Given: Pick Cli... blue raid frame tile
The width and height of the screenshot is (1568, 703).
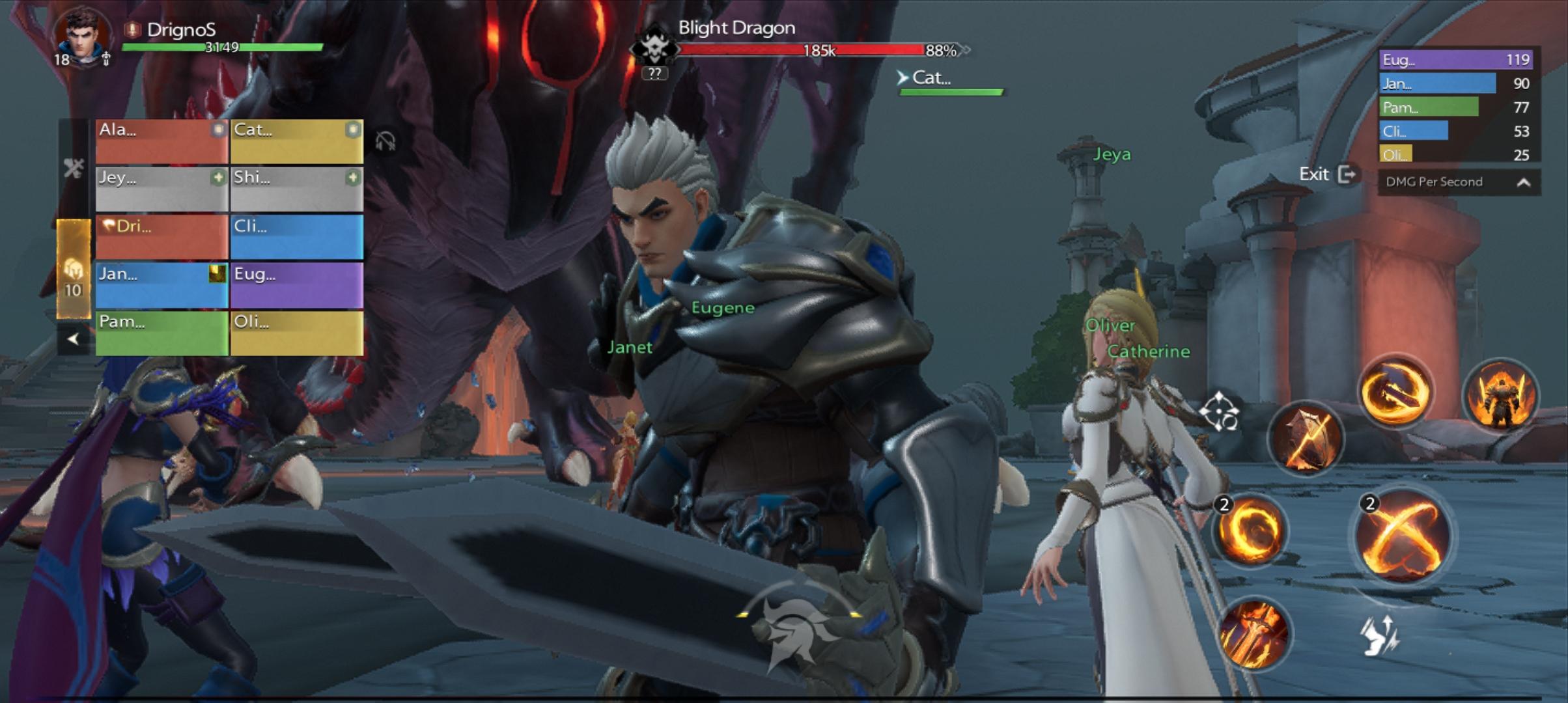Looking at the screenshot, I should click(x=296, y=237).
